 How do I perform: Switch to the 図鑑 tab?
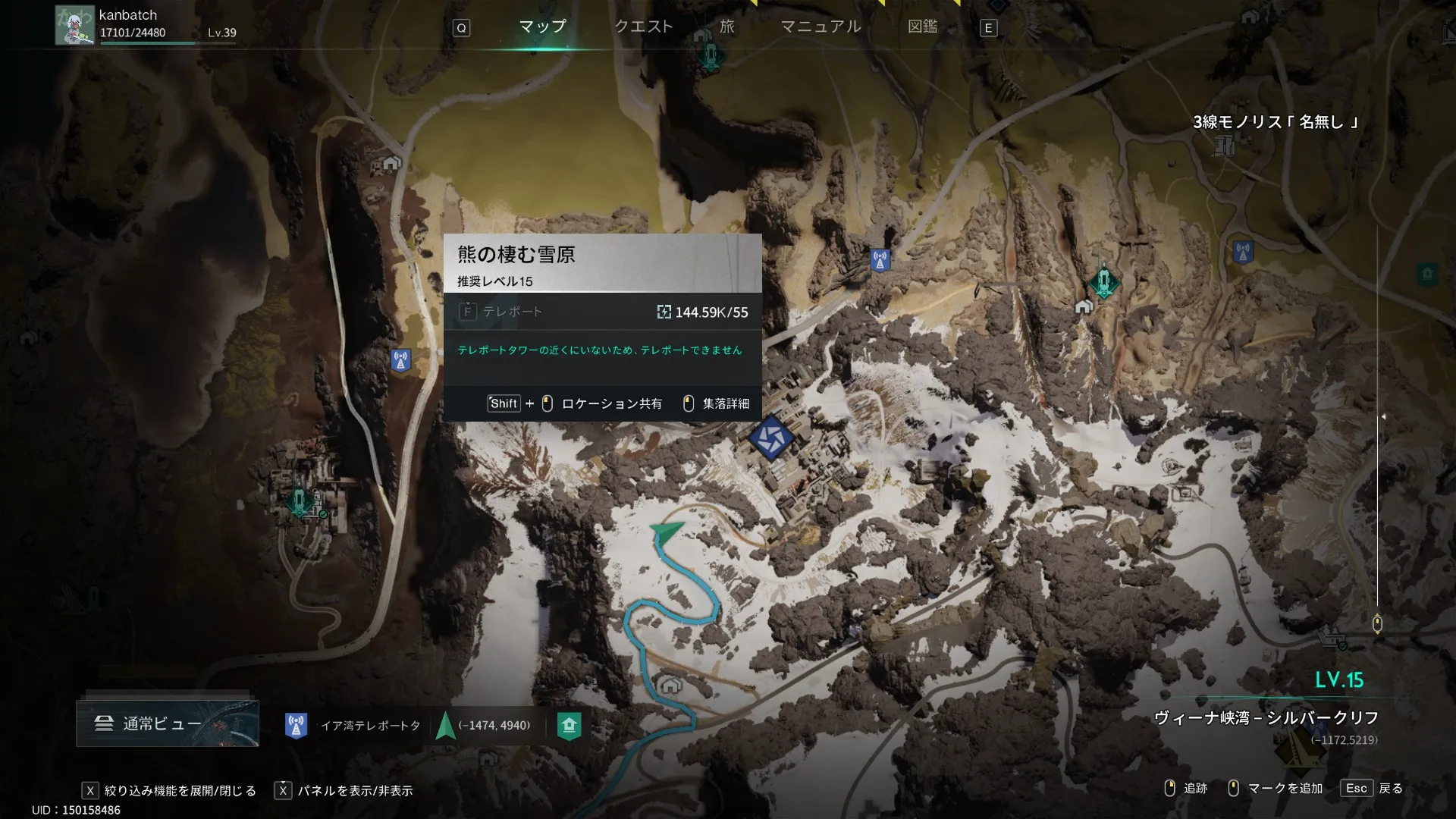pyautogui.click(x=922, y=27)
